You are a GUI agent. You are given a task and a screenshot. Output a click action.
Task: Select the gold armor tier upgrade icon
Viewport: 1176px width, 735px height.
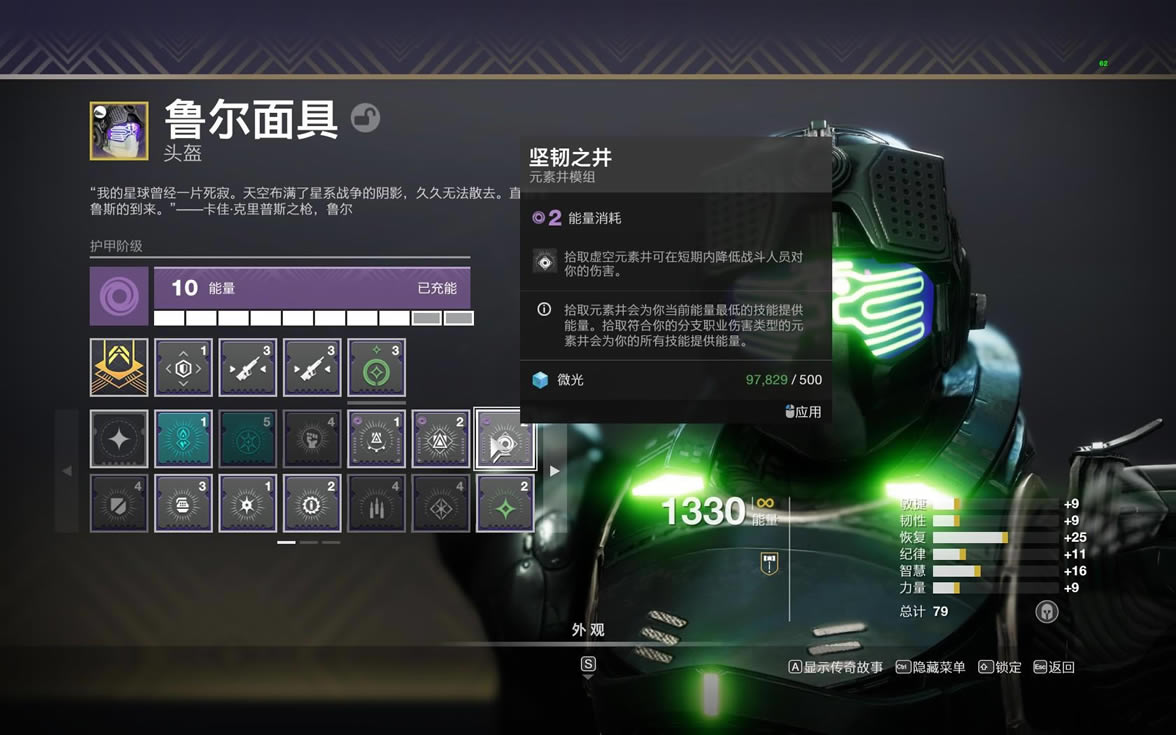click(119, 367)
